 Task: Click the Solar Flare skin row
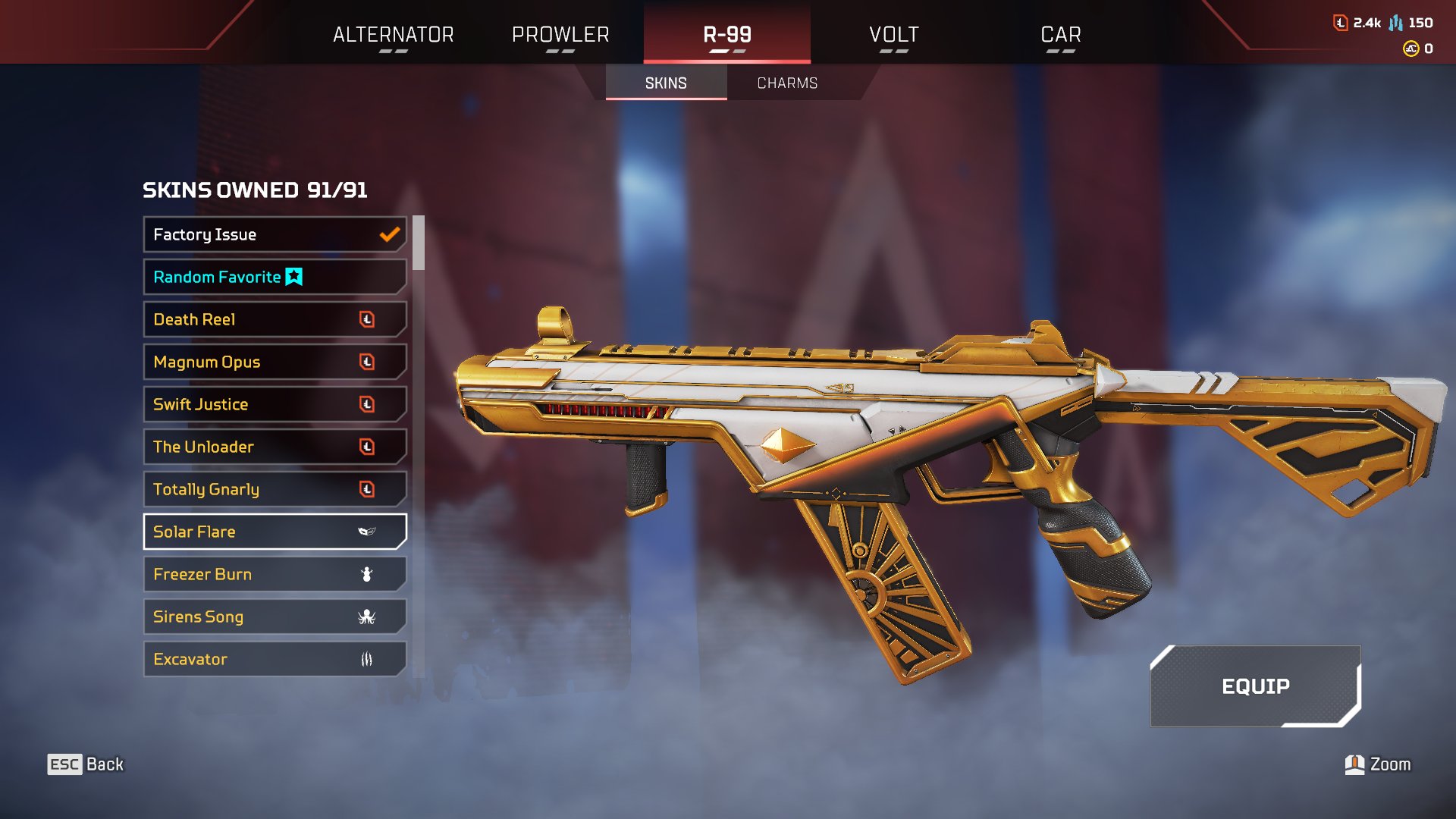275,532
